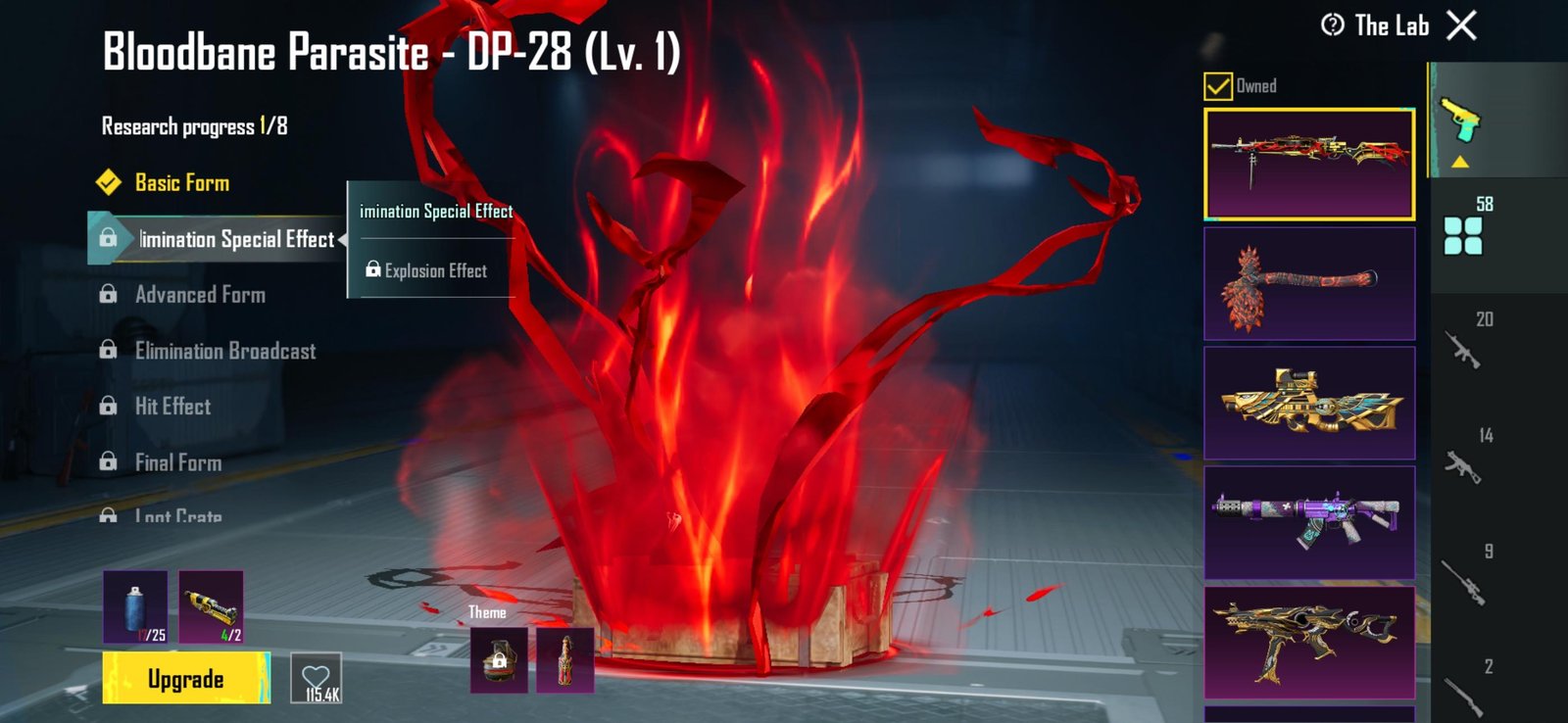
Task: Tap the heart like button
Action: [x=316, y=678]
